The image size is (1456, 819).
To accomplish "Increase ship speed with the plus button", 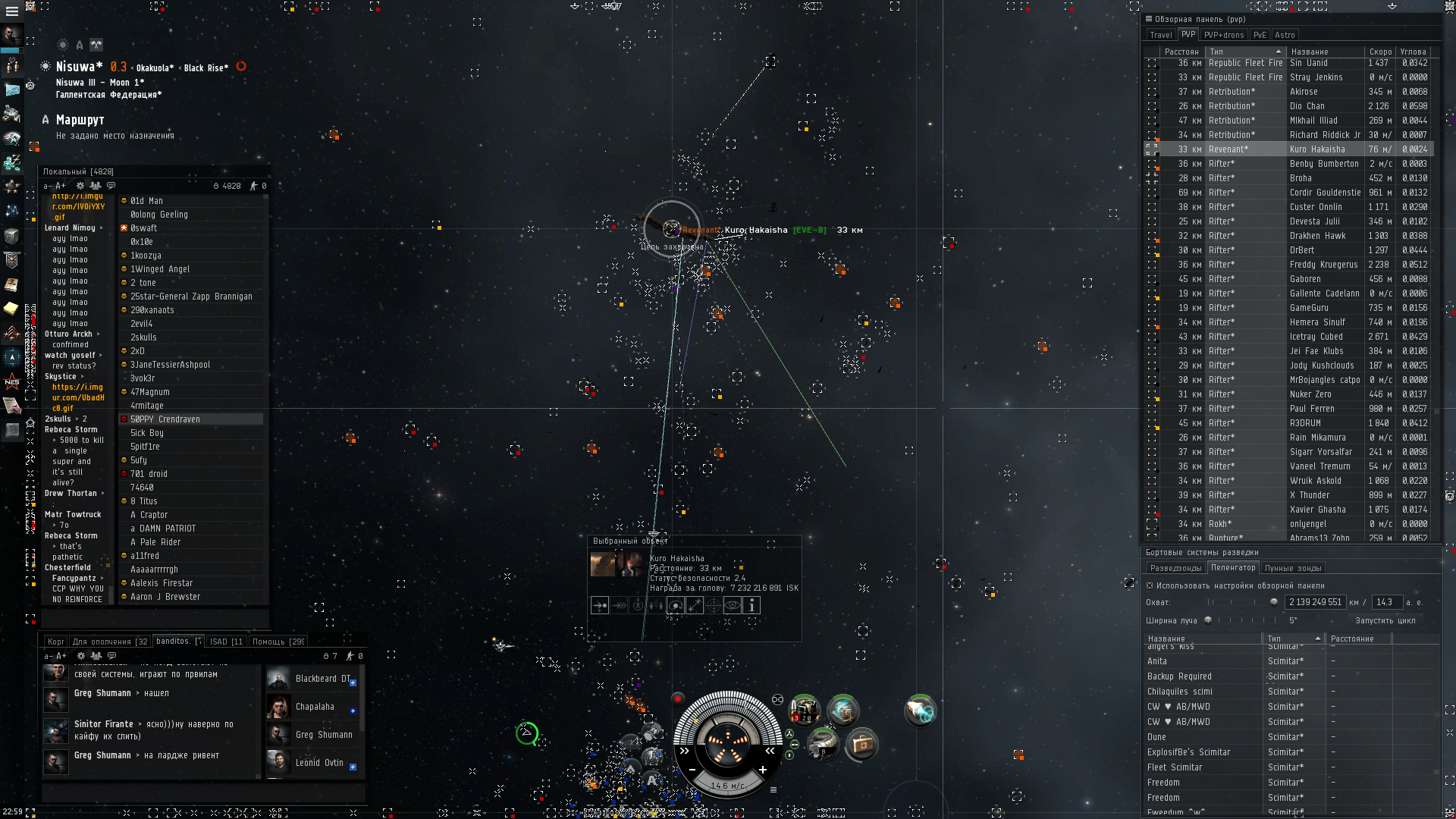I will tap(763, 770).
